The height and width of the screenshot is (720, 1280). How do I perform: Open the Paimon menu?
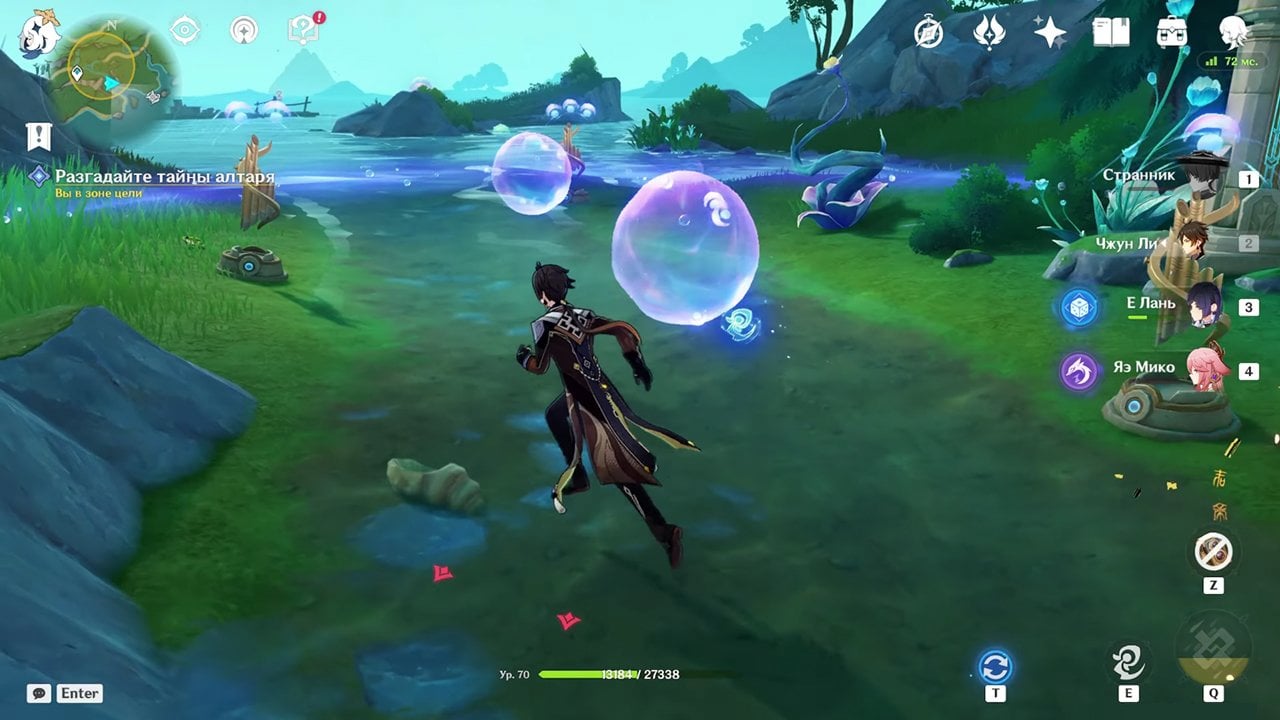tap(40, 30)
